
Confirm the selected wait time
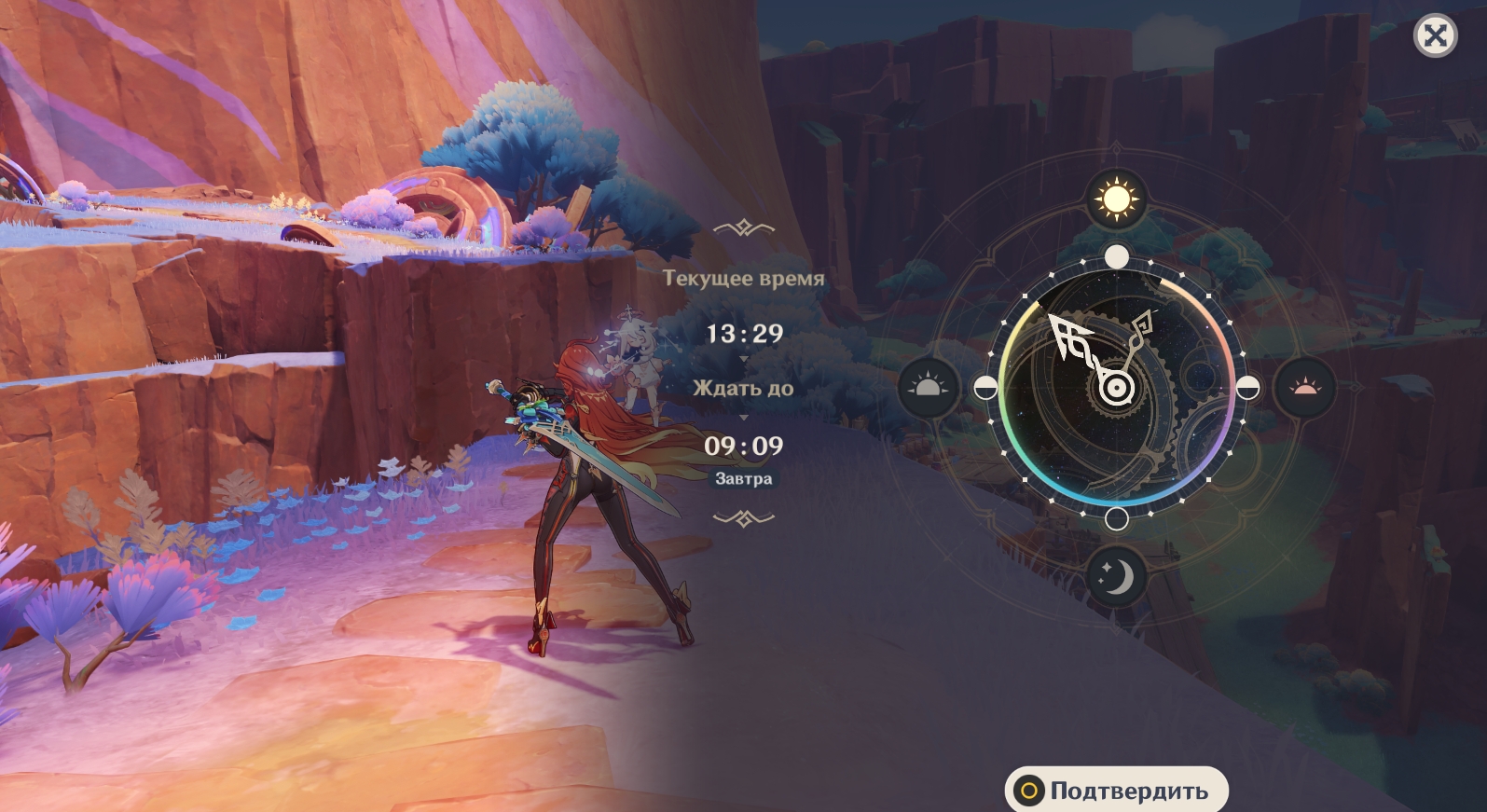tap(1117, 791)
